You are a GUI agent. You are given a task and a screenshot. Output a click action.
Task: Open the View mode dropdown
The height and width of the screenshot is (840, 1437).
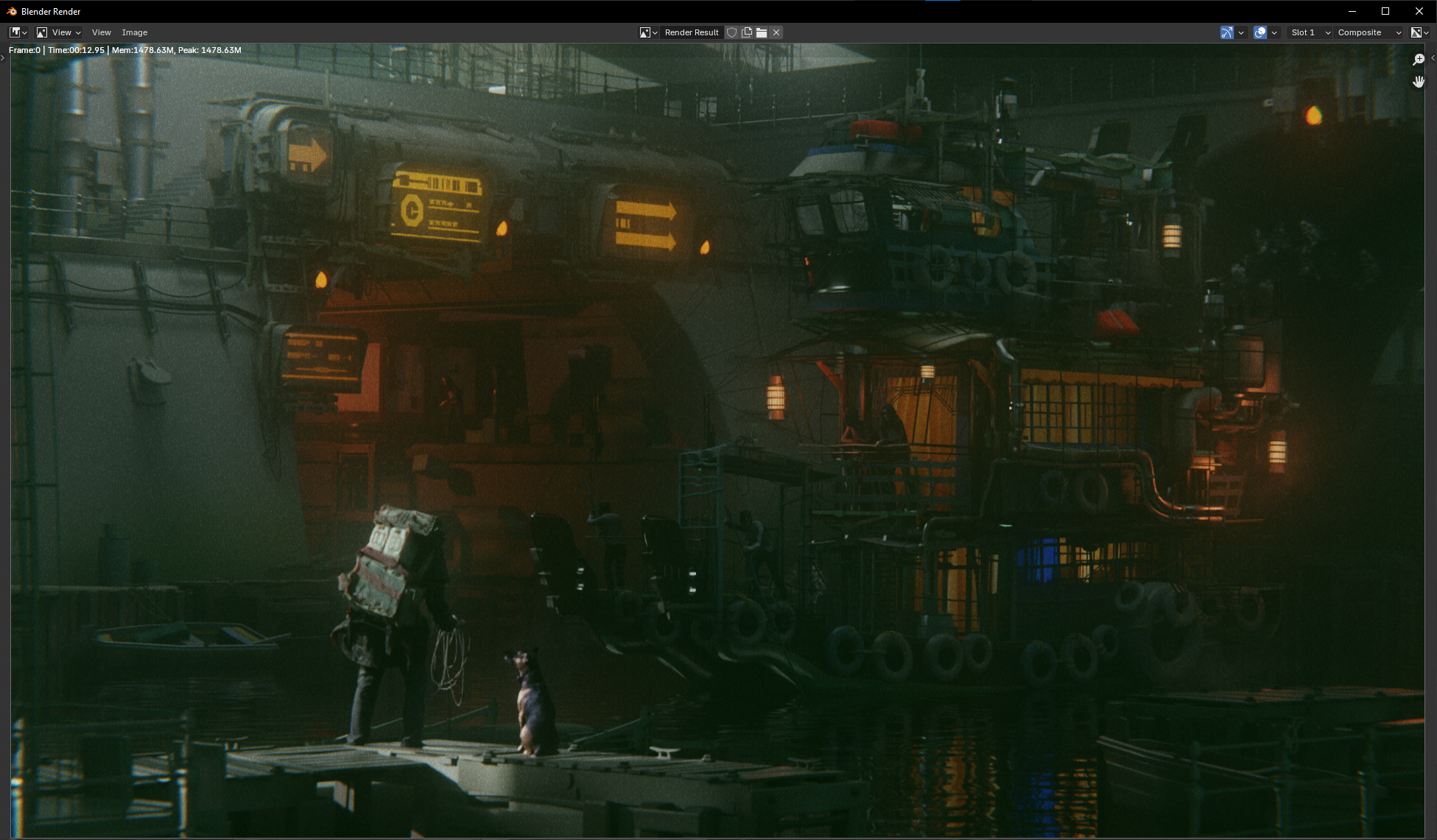tap(58, 32)
